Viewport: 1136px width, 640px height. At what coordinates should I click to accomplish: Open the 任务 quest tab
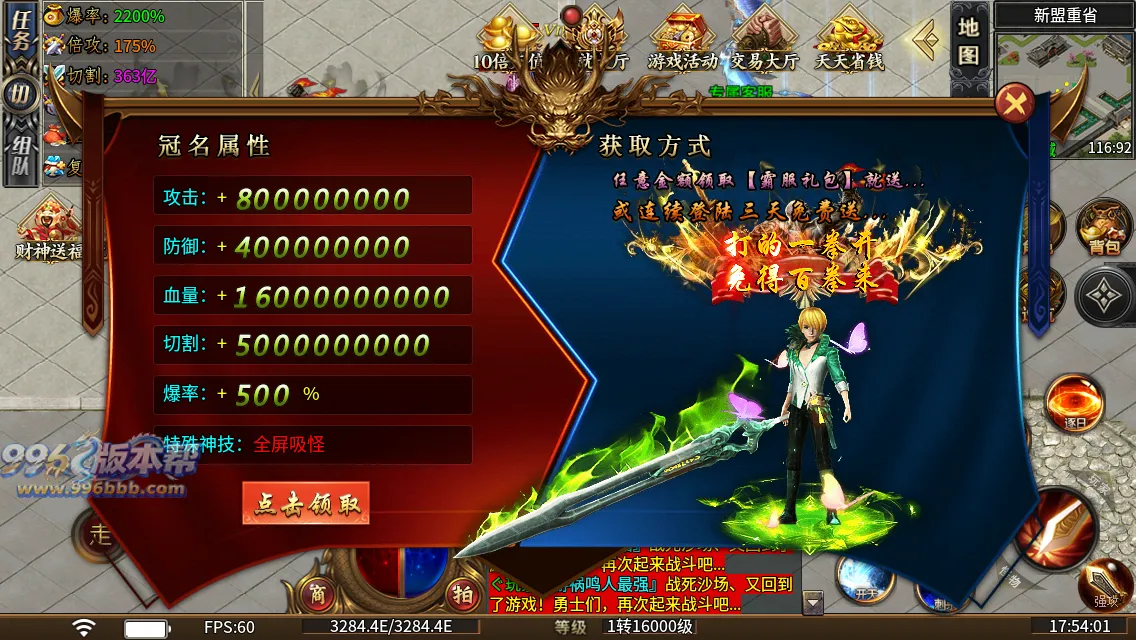point(20,39)
